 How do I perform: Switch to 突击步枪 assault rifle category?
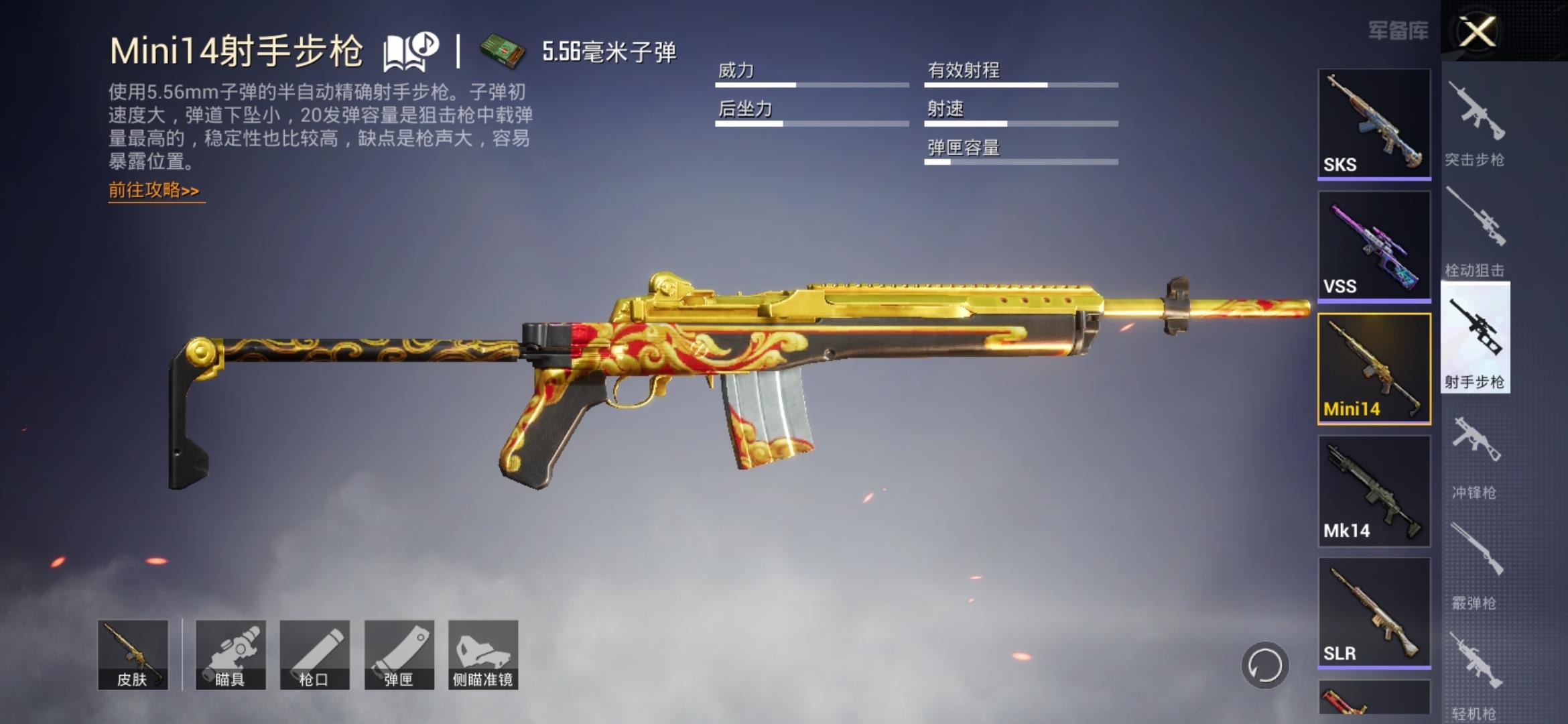click(x=1476, y=124)
